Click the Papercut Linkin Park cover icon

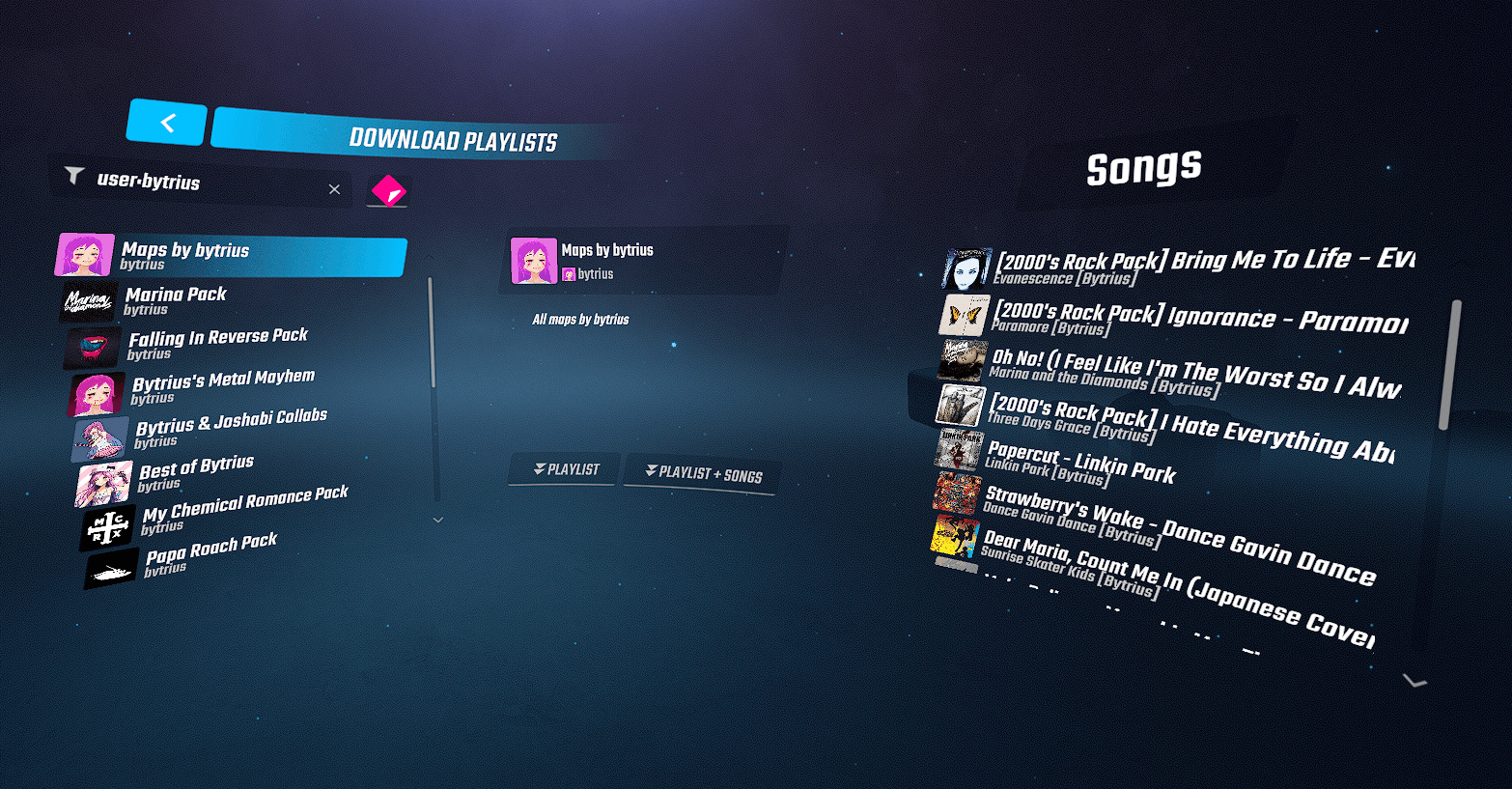click(x=959, y=451)
